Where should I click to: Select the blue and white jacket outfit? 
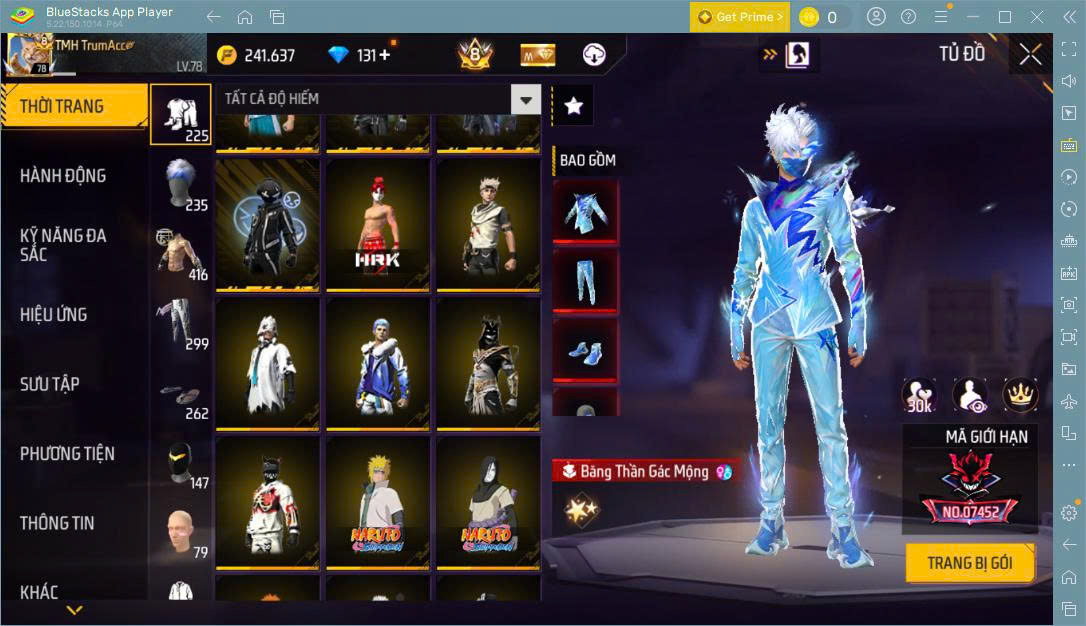(378, 363)
